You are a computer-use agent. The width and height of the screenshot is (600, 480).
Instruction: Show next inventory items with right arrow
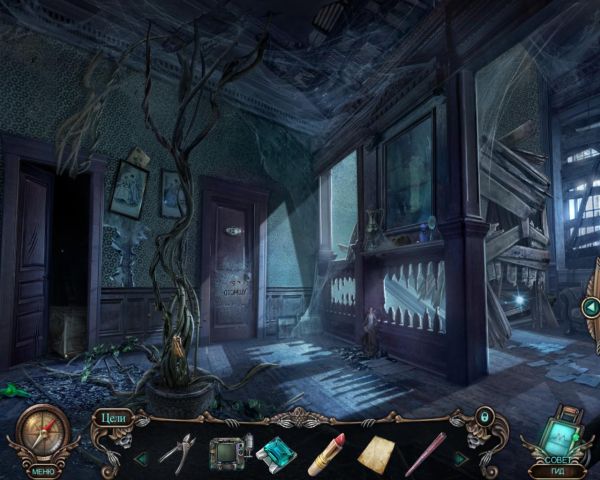tap(461, 458)
